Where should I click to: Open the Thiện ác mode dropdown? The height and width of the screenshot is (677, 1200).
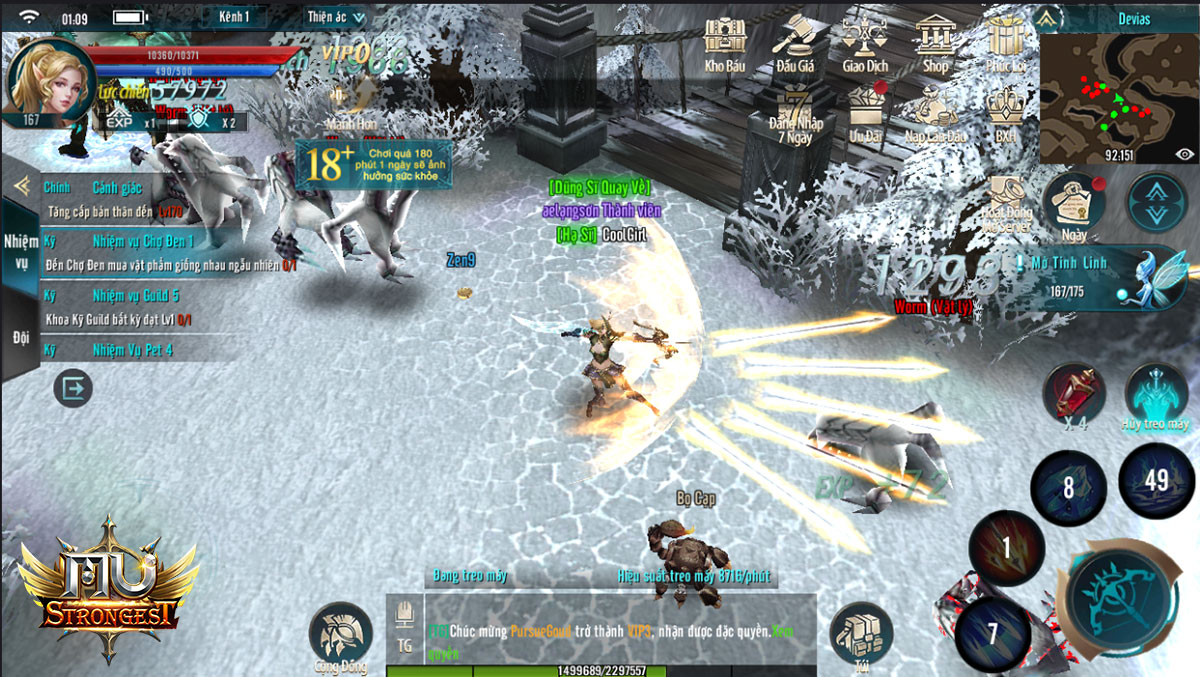(x=336, y=17)
